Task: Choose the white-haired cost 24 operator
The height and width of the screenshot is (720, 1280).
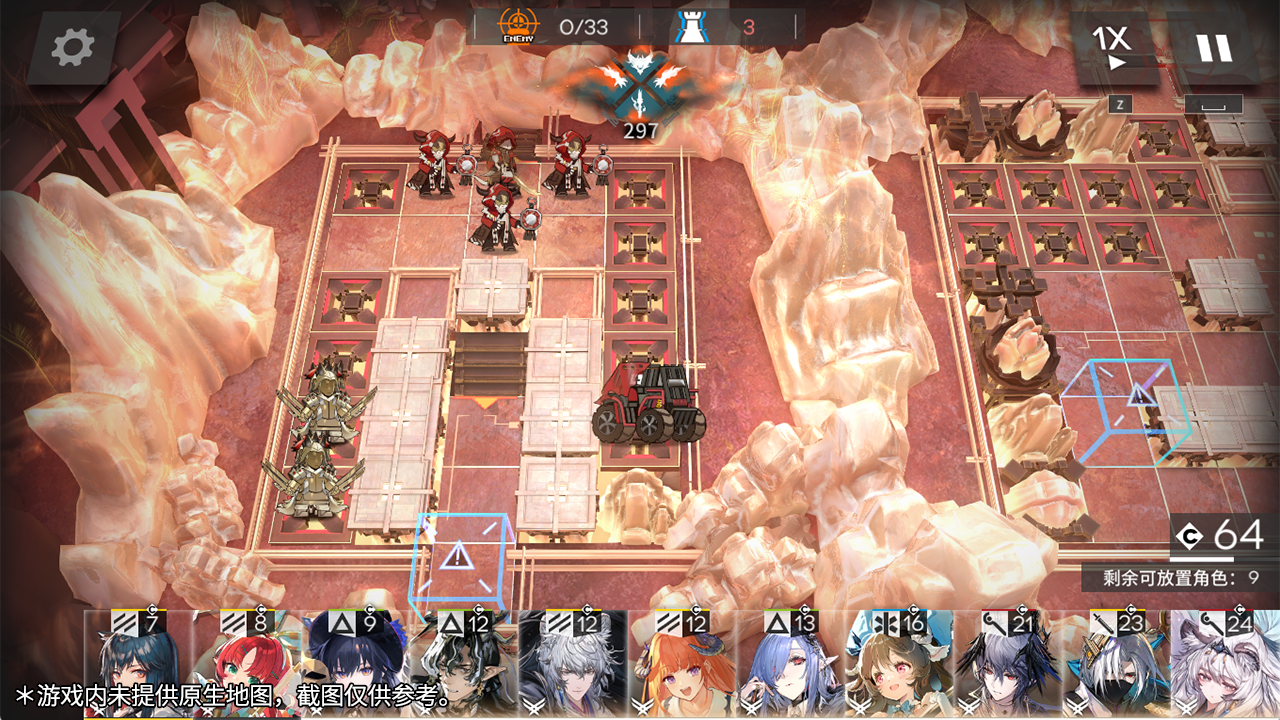Action: [1226, 665]
